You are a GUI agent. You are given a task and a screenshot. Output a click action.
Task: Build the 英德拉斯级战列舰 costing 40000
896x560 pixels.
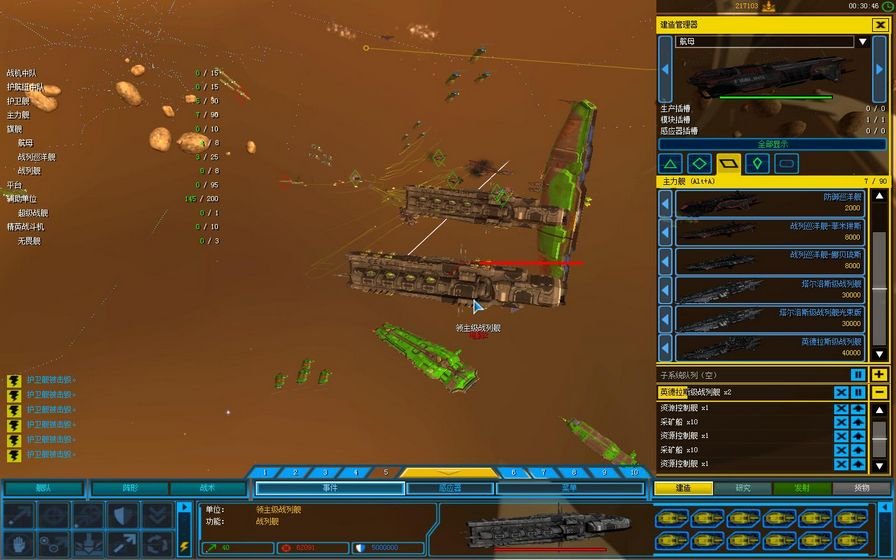coord(770,347)
